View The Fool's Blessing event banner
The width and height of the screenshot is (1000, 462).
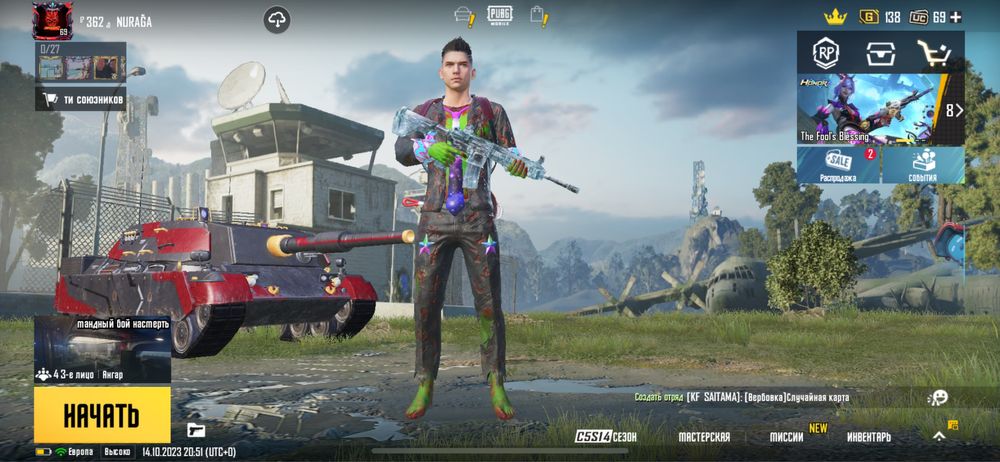[868, 109]
